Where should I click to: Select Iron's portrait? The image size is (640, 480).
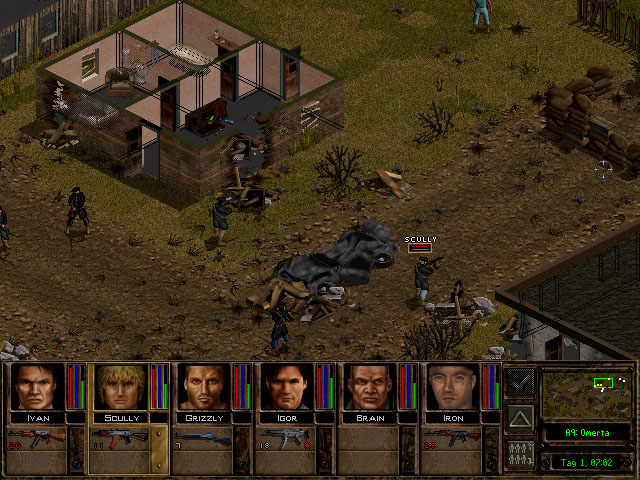[454, 386]
